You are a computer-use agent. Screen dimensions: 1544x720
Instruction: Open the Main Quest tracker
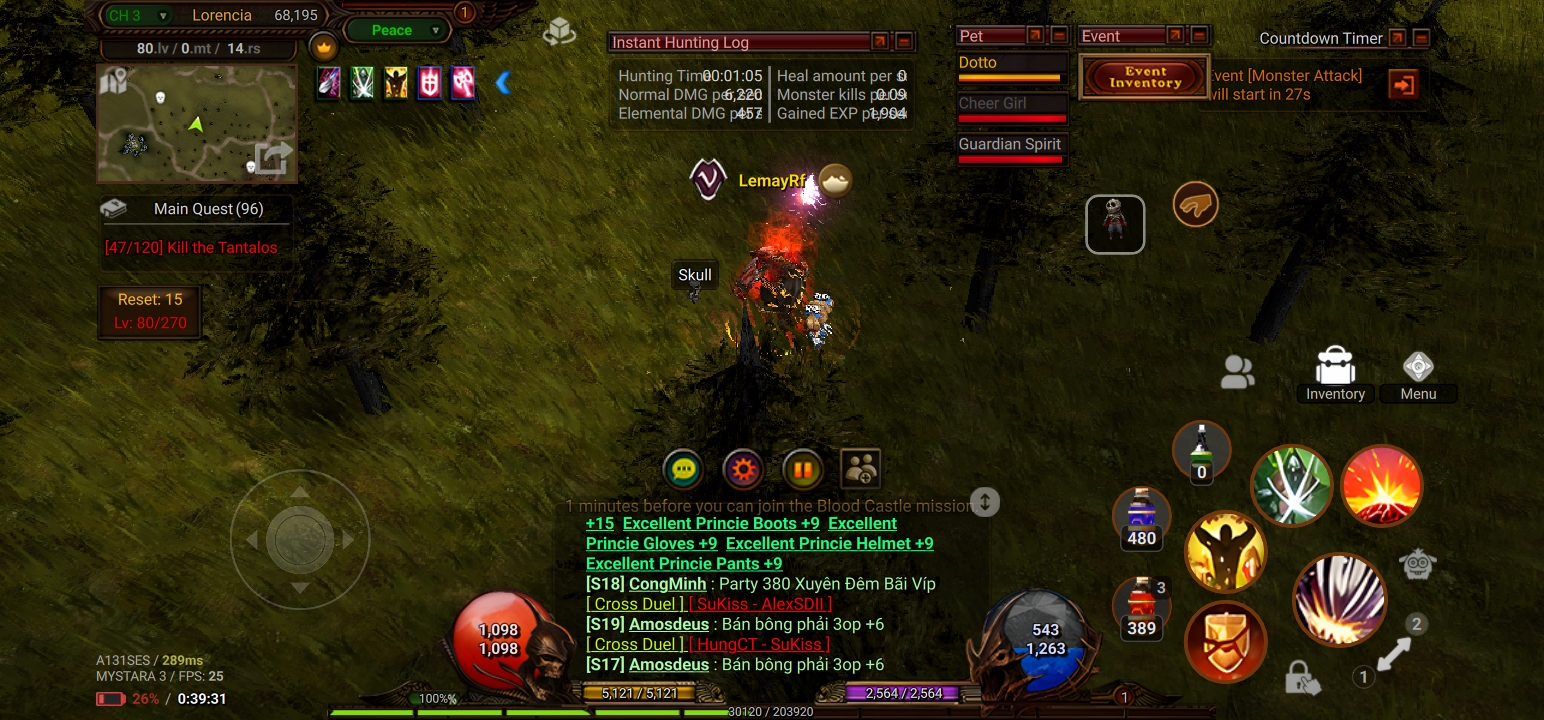pos(197,209)
